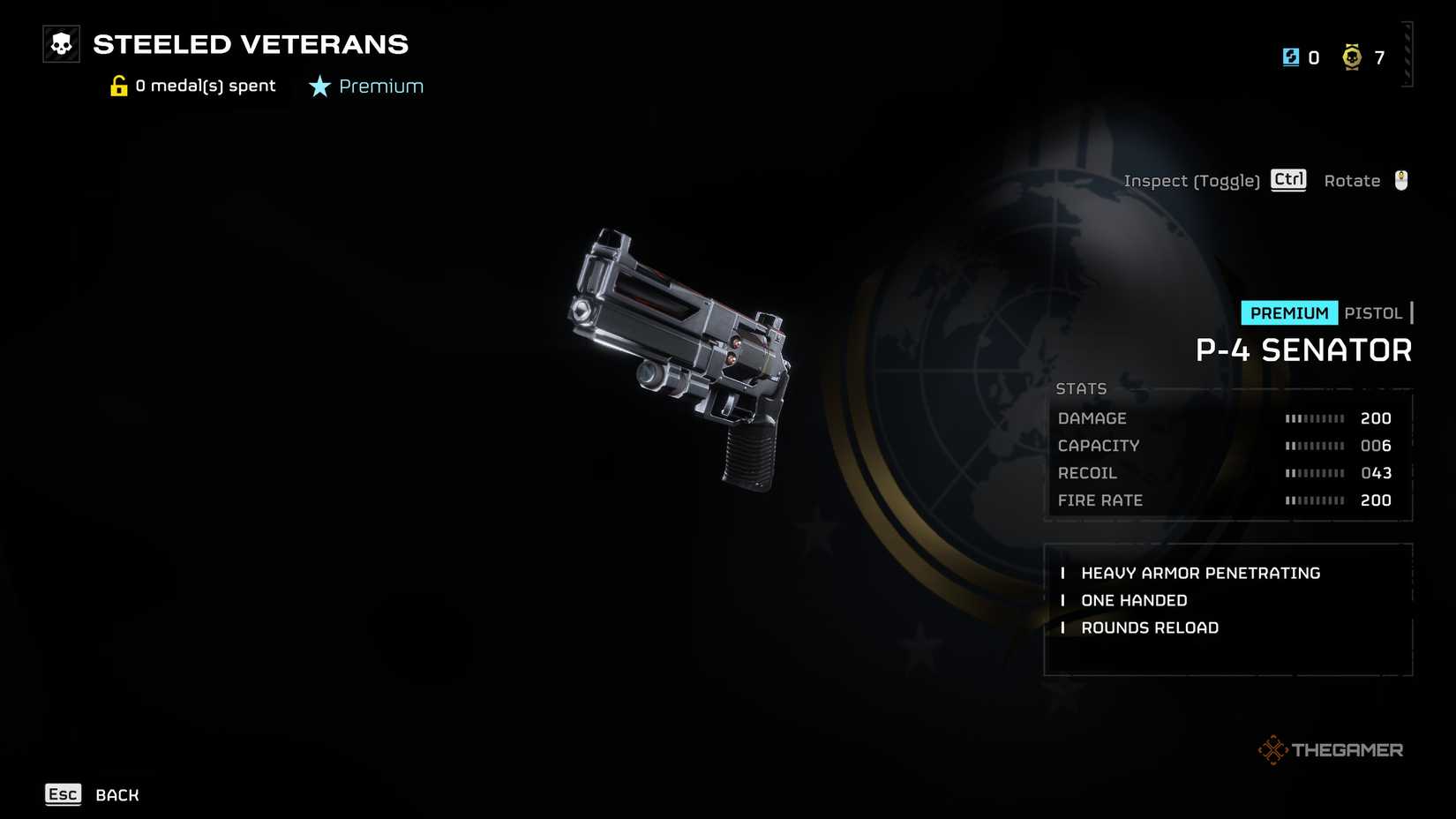The image size is (1456, 819).
Task: Click the mouse icon next to Rotate
Action: pos(1399,180)
